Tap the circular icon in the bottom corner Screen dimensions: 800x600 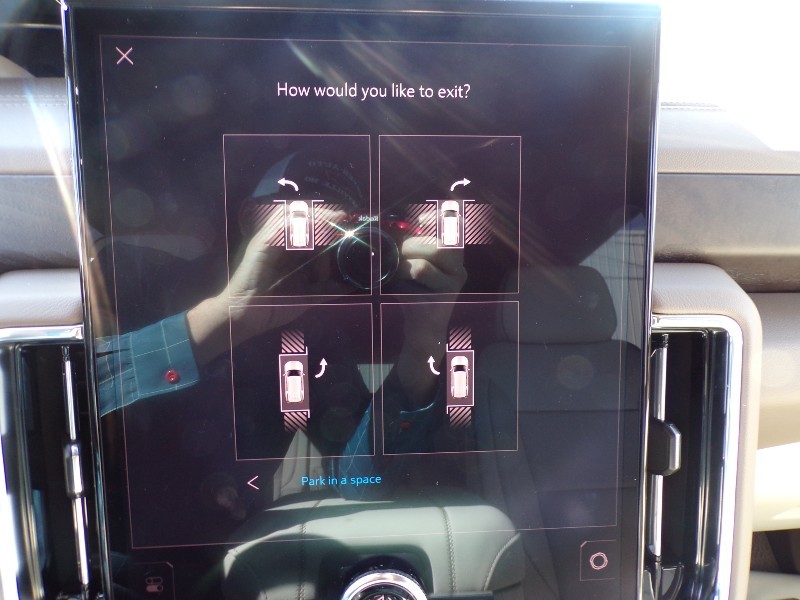pyautogui.click(x=598, y=560)
